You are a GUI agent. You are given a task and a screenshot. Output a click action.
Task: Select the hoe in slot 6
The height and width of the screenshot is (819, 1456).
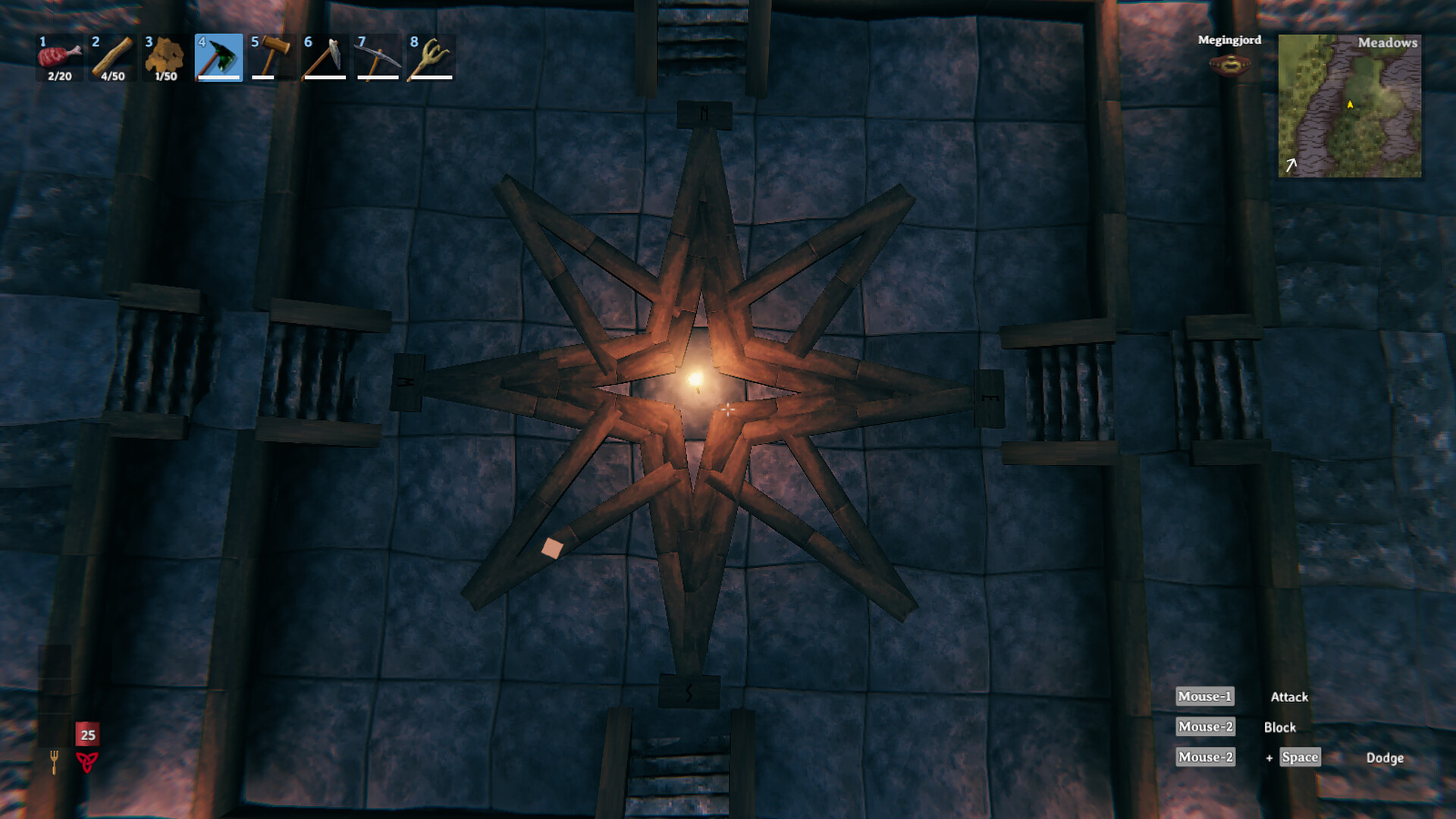click(325, 58)
